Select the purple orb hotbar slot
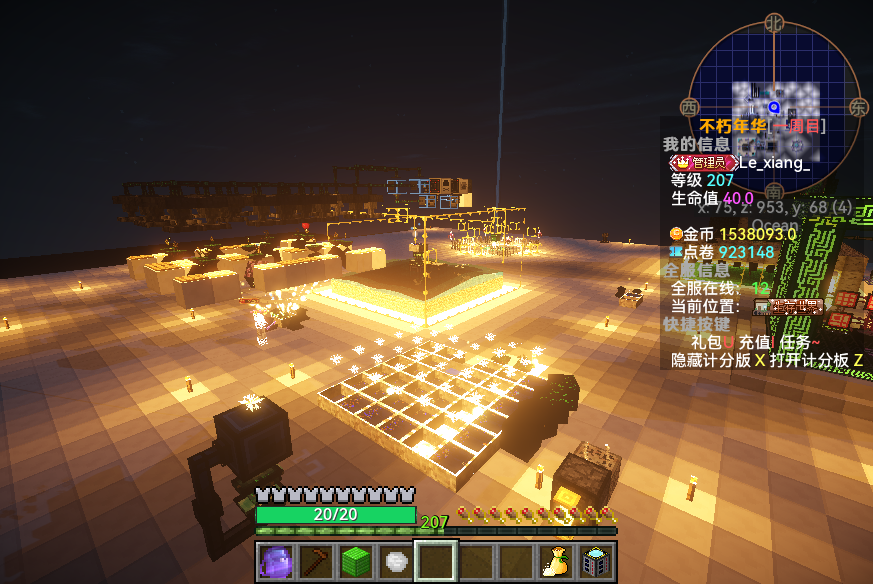This screenshot has width=873, height=584. pyautogui.click(x=276, y=561)
